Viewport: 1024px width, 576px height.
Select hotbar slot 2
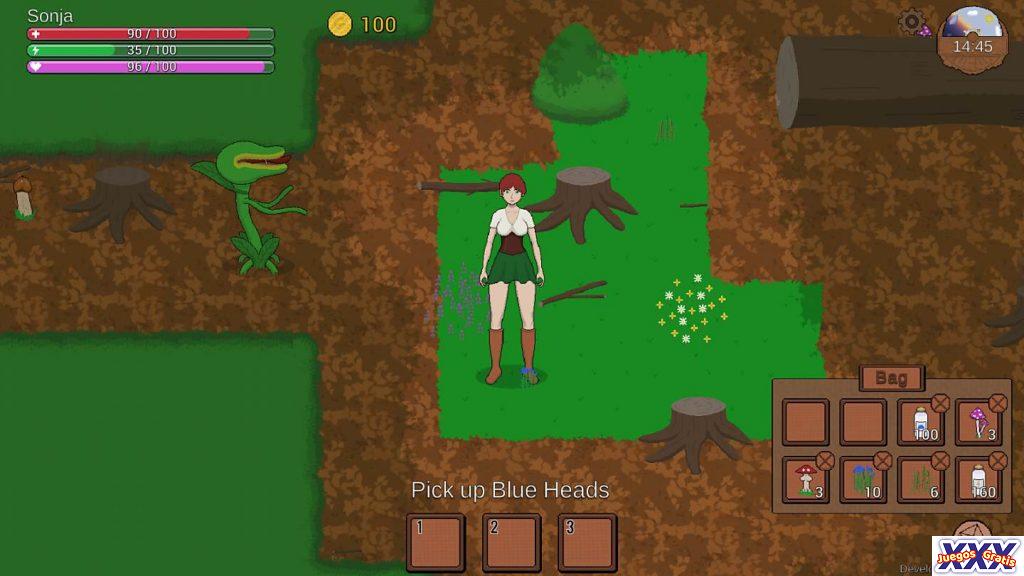coord(511,543)
